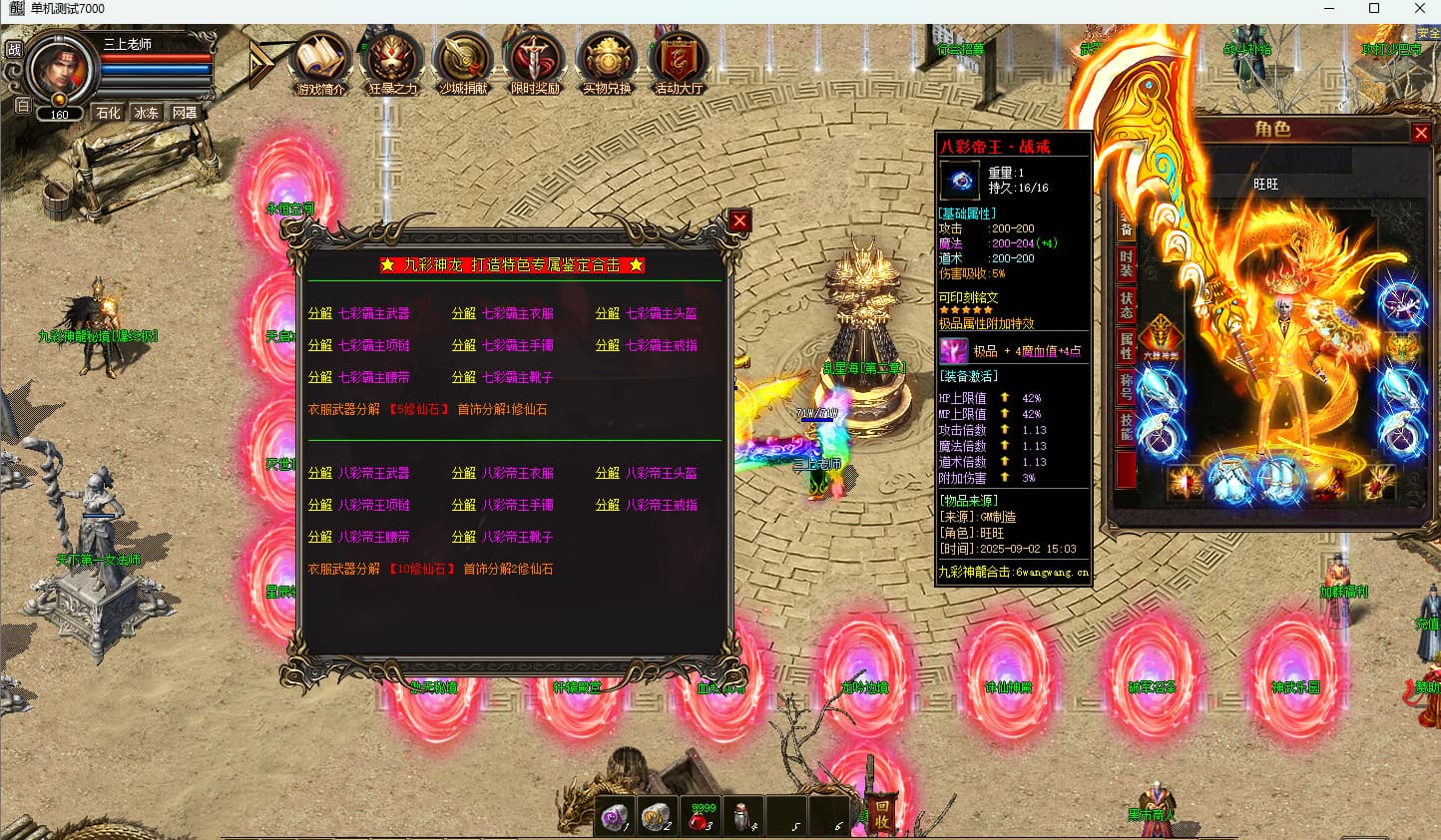Open the 游戏简介 book icon
The height and width of the screenshot is (840, 1441).
320,64
